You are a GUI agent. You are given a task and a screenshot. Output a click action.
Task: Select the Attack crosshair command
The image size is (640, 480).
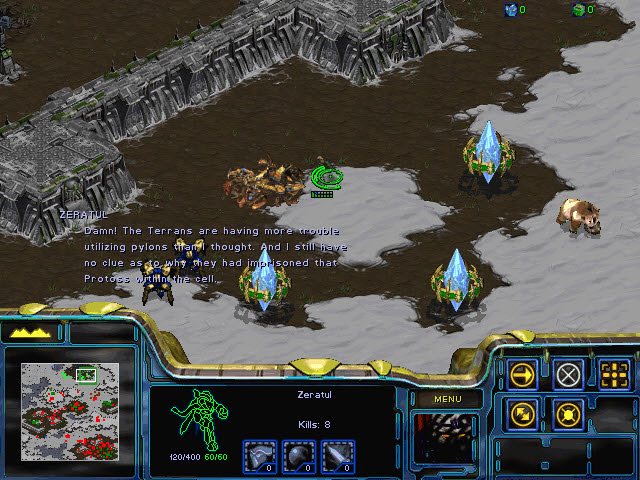click(614, 375)
